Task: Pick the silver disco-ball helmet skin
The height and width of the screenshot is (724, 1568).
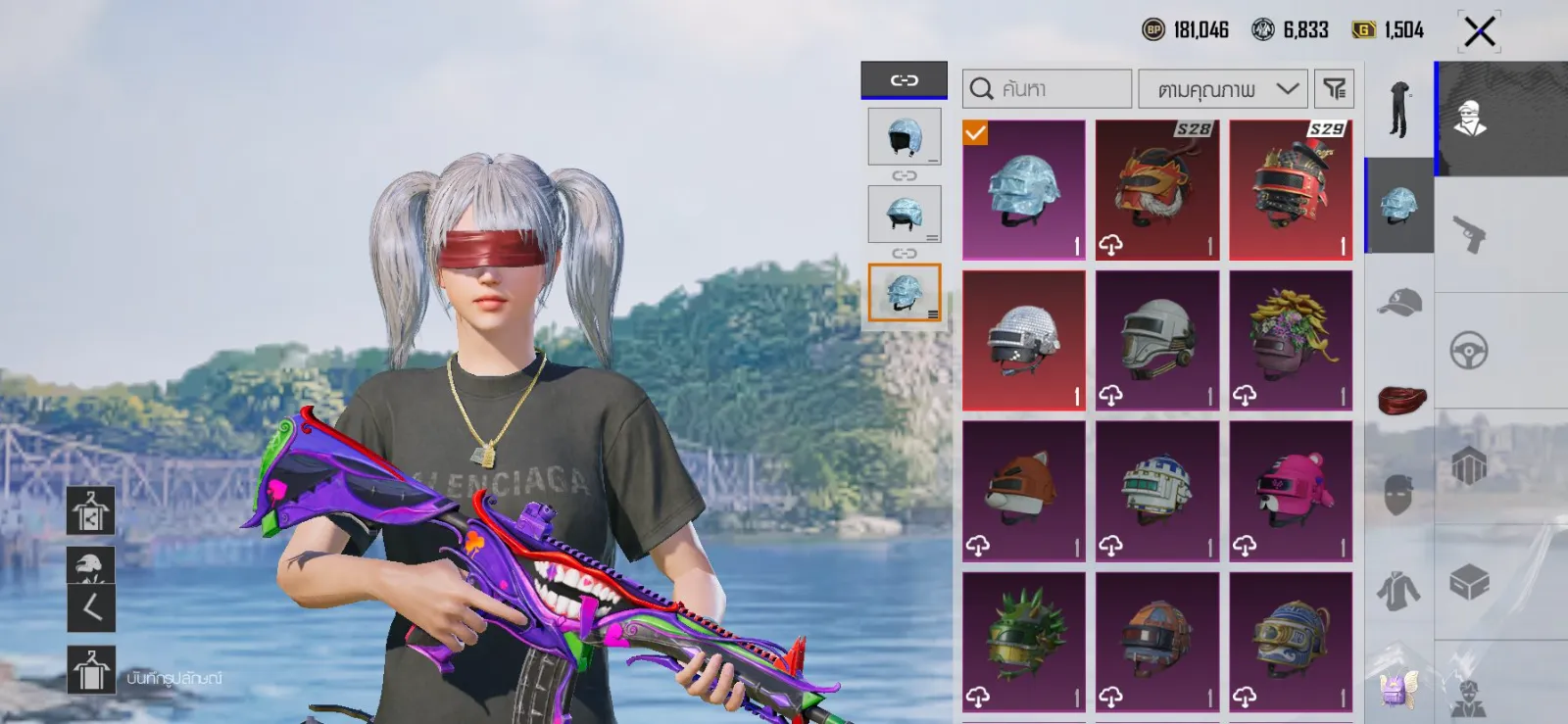Action: [x=1024, y=340]
